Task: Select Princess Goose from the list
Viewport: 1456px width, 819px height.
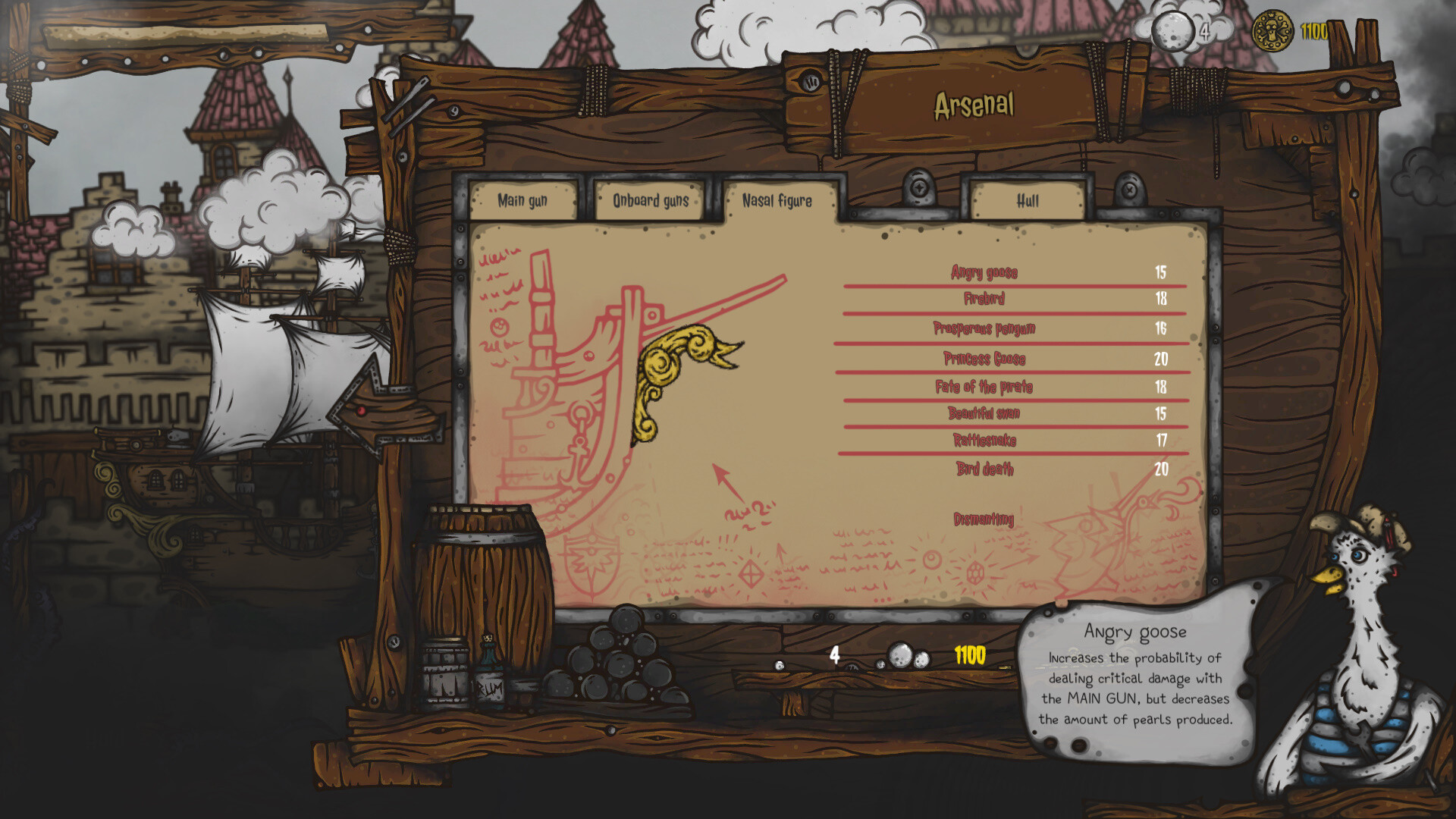Action: [986, 359]
